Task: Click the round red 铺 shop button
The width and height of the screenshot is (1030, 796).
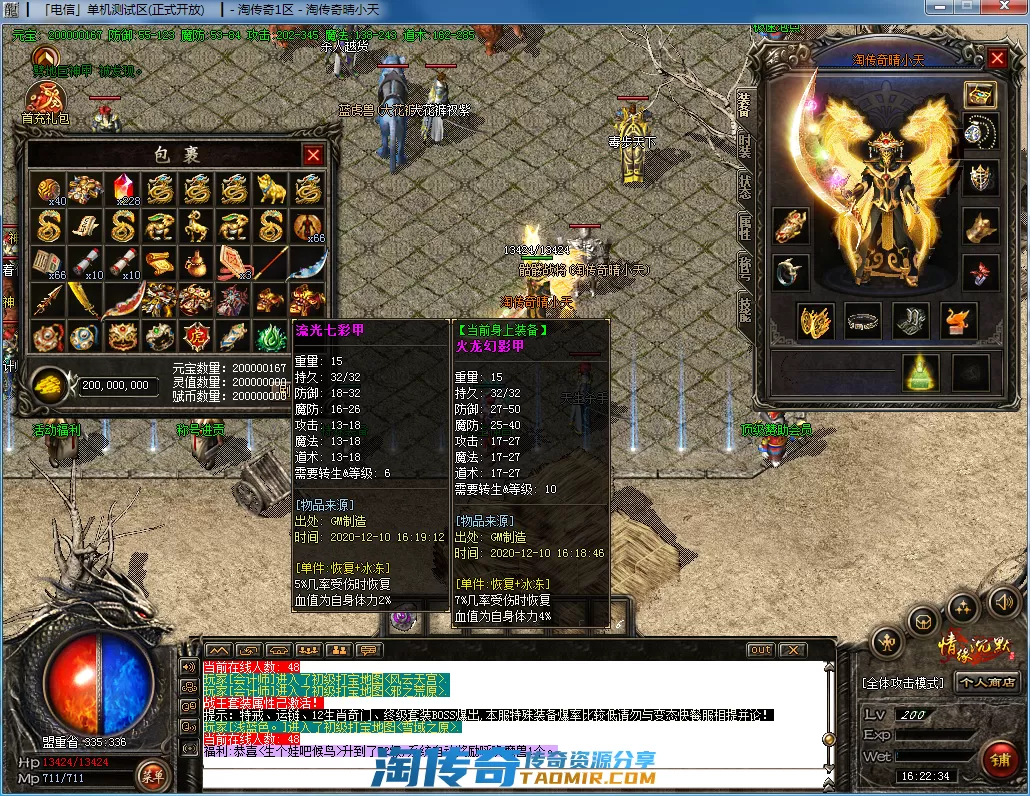Action: pos(999,759)
